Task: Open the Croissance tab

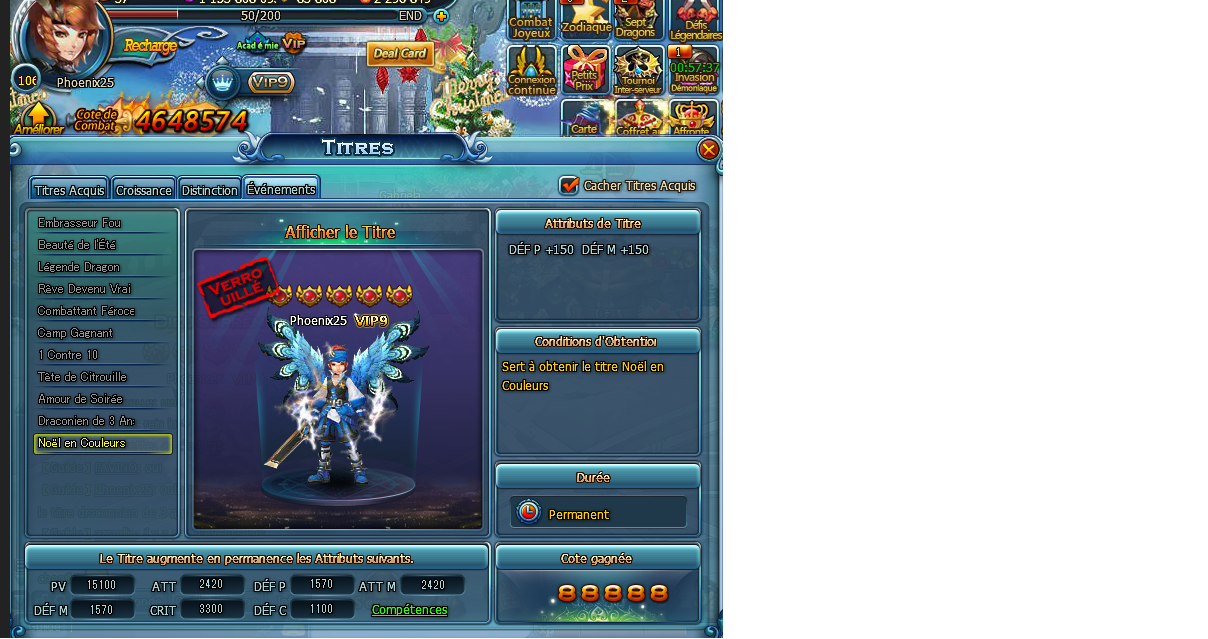Action: click(x=143, y=190)
